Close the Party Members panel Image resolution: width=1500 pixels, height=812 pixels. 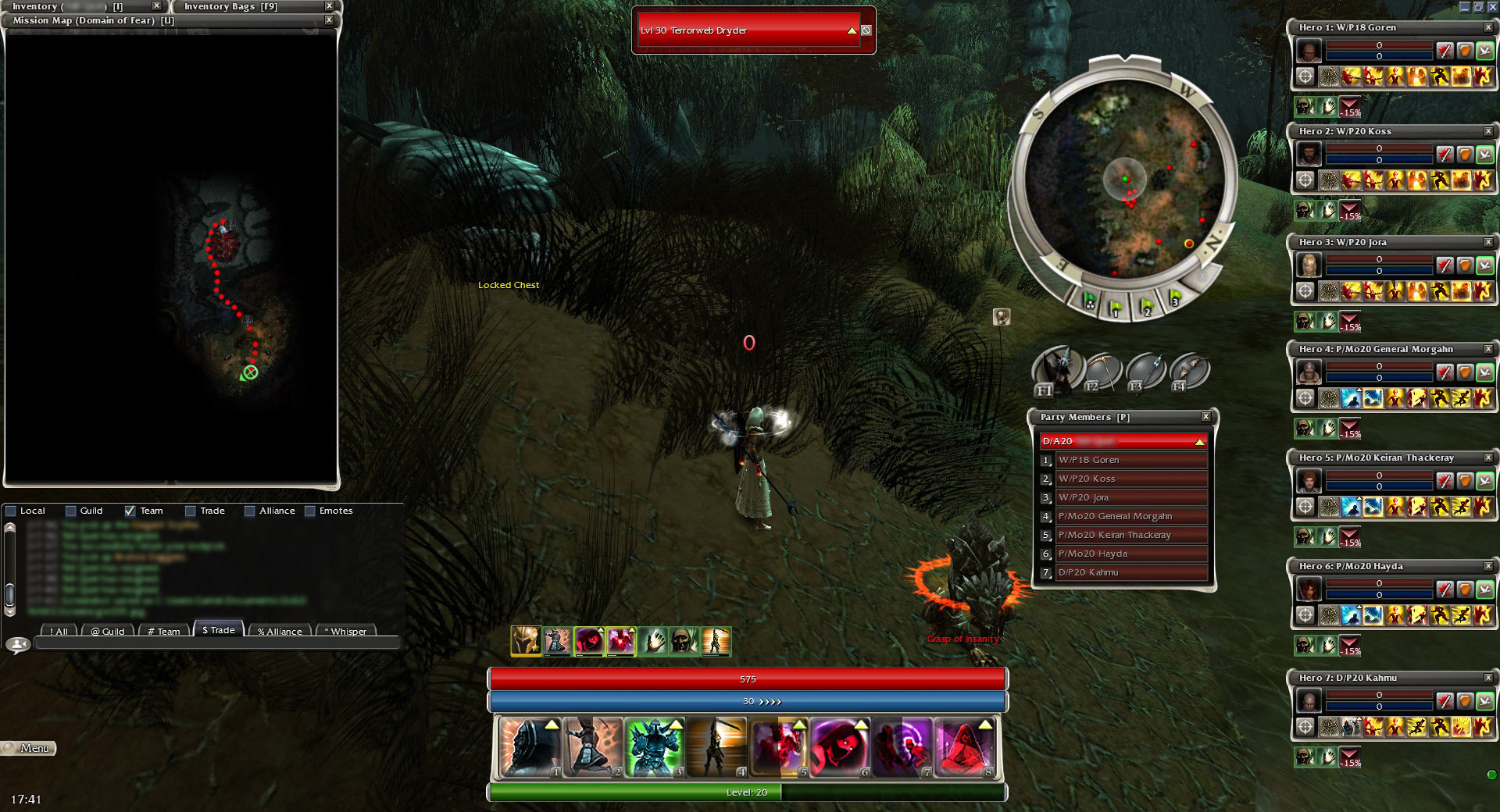[1205, 417]
